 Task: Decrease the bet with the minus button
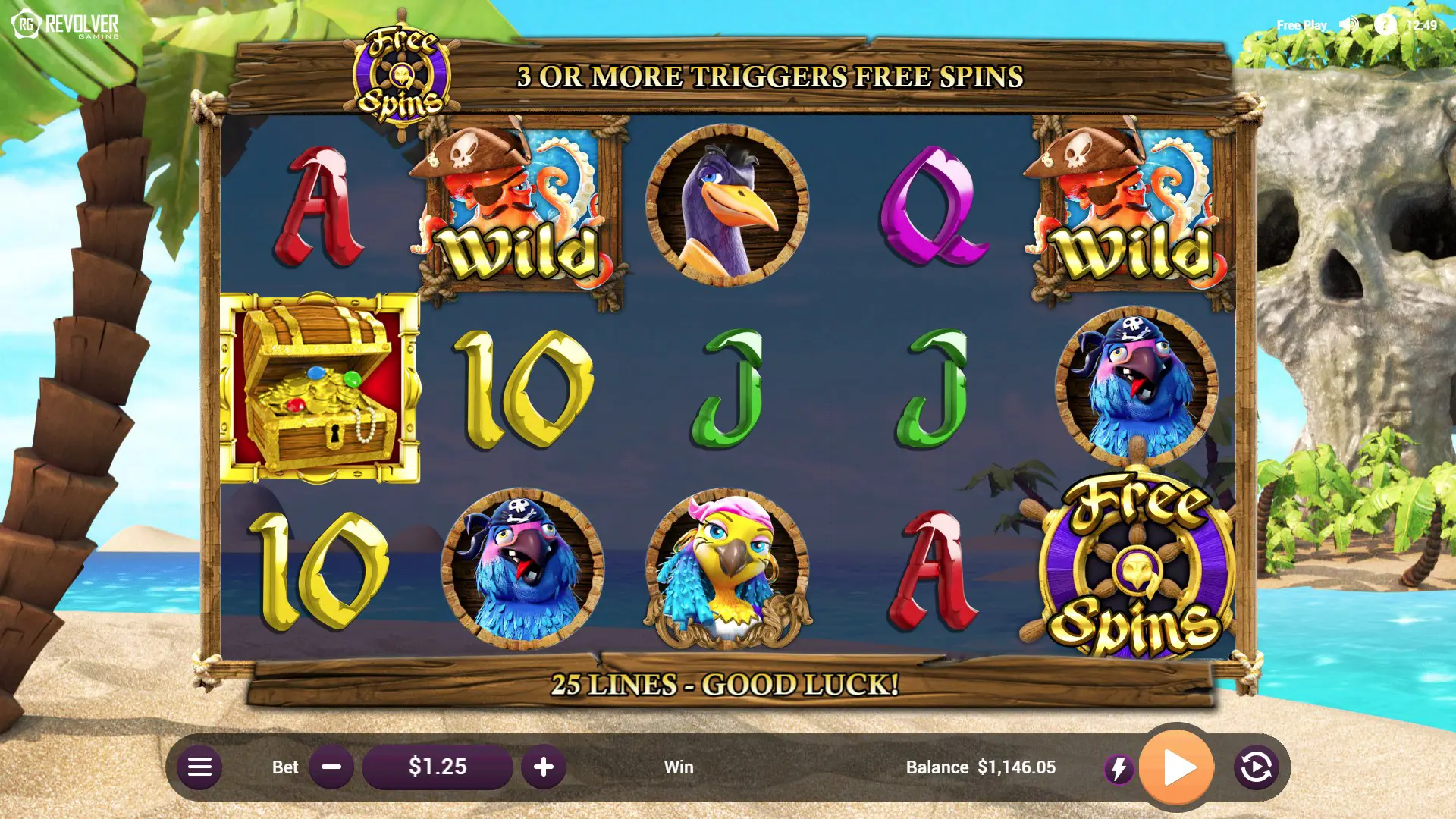click(x=331, y=767)
